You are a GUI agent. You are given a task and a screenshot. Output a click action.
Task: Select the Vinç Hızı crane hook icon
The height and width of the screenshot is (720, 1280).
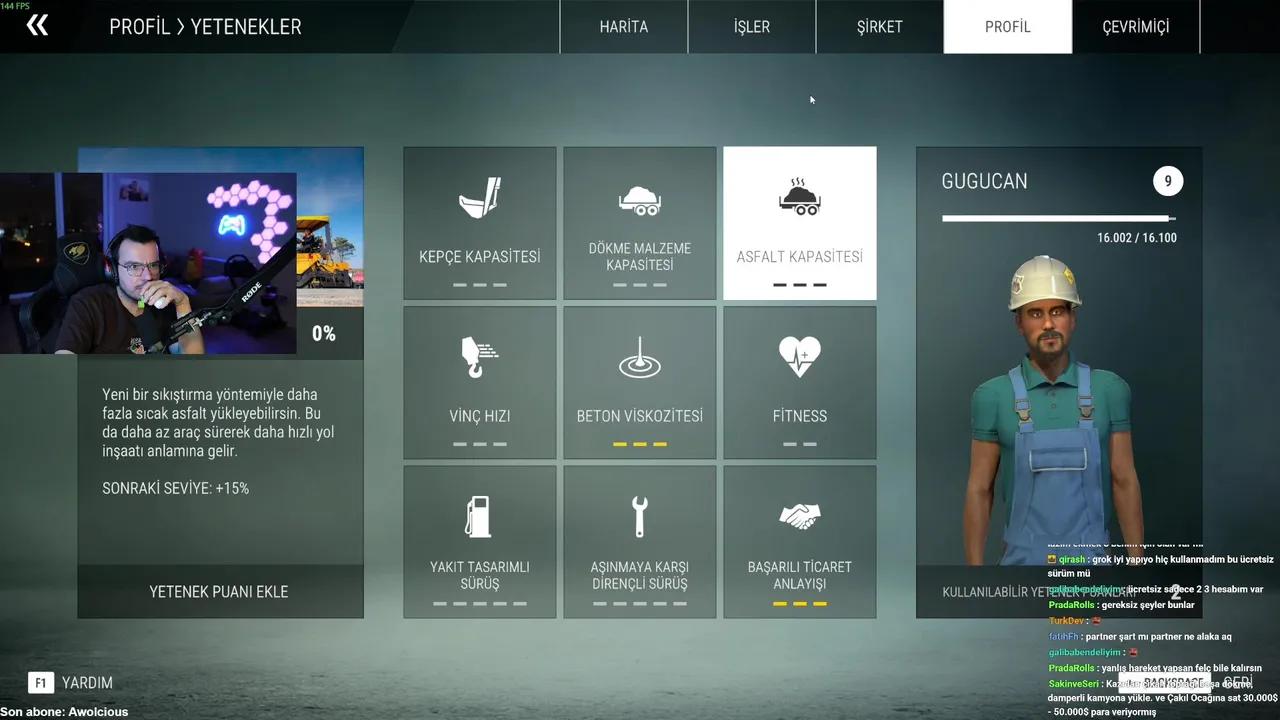[480, 356]
